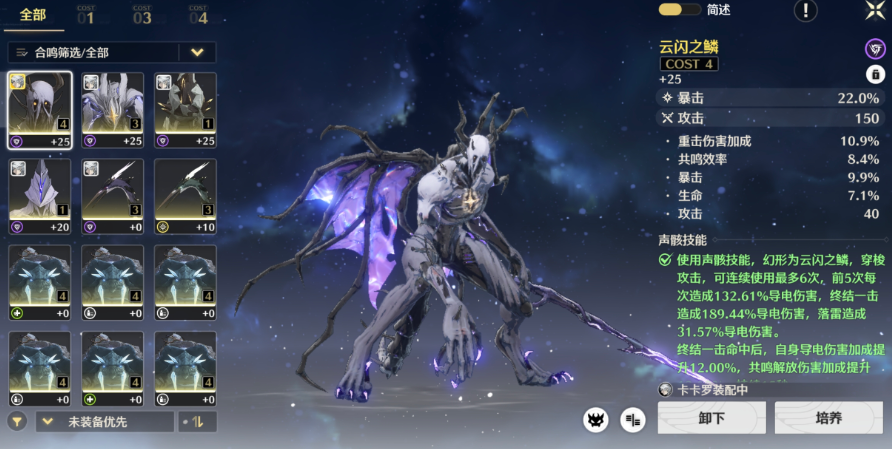Show the COST 4 echoes tab
The height and width of the screenshot is (449, 892).
click(x=198, y=15)
